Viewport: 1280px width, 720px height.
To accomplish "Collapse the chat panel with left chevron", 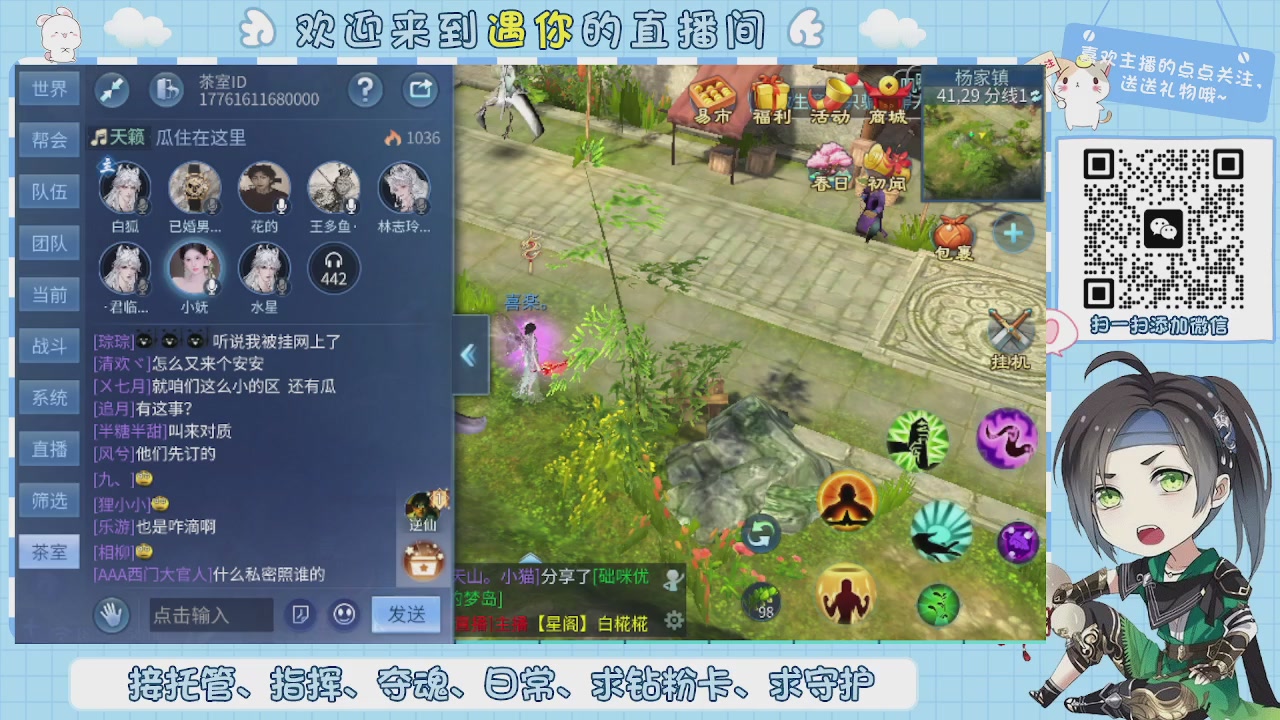I will [x=469, y=354].
